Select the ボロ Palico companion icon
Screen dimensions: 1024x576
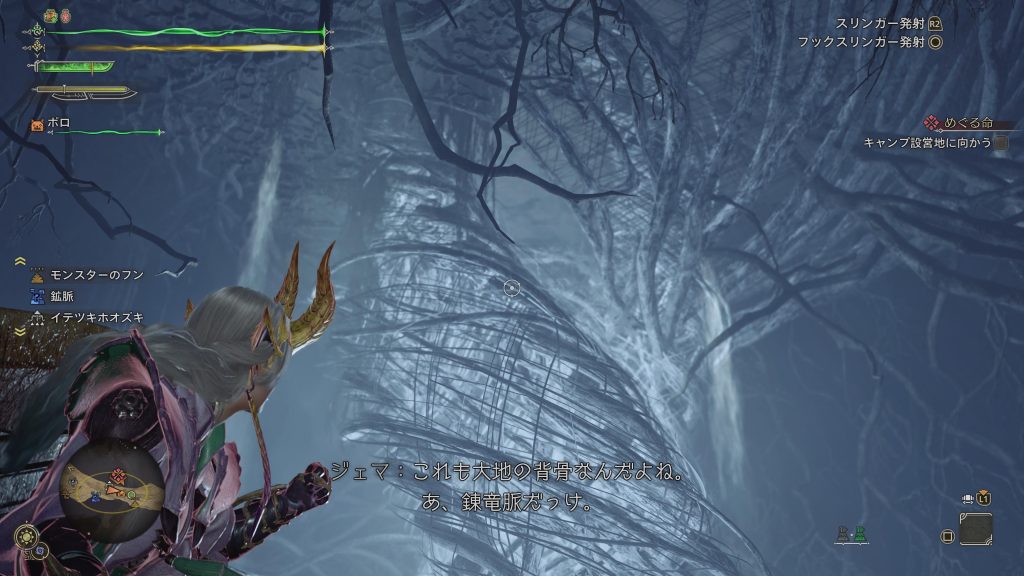(37, 125)
